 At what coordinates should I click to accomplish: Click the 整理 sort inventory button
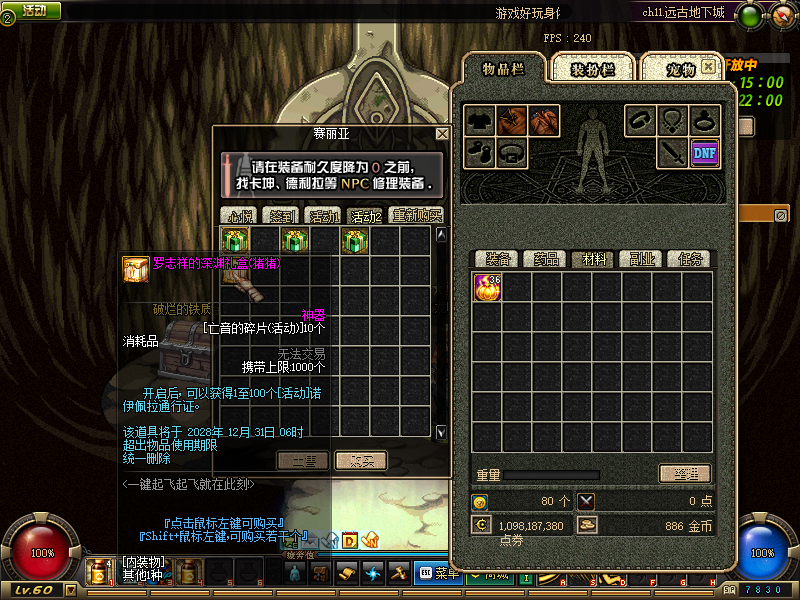coord(684,474)
